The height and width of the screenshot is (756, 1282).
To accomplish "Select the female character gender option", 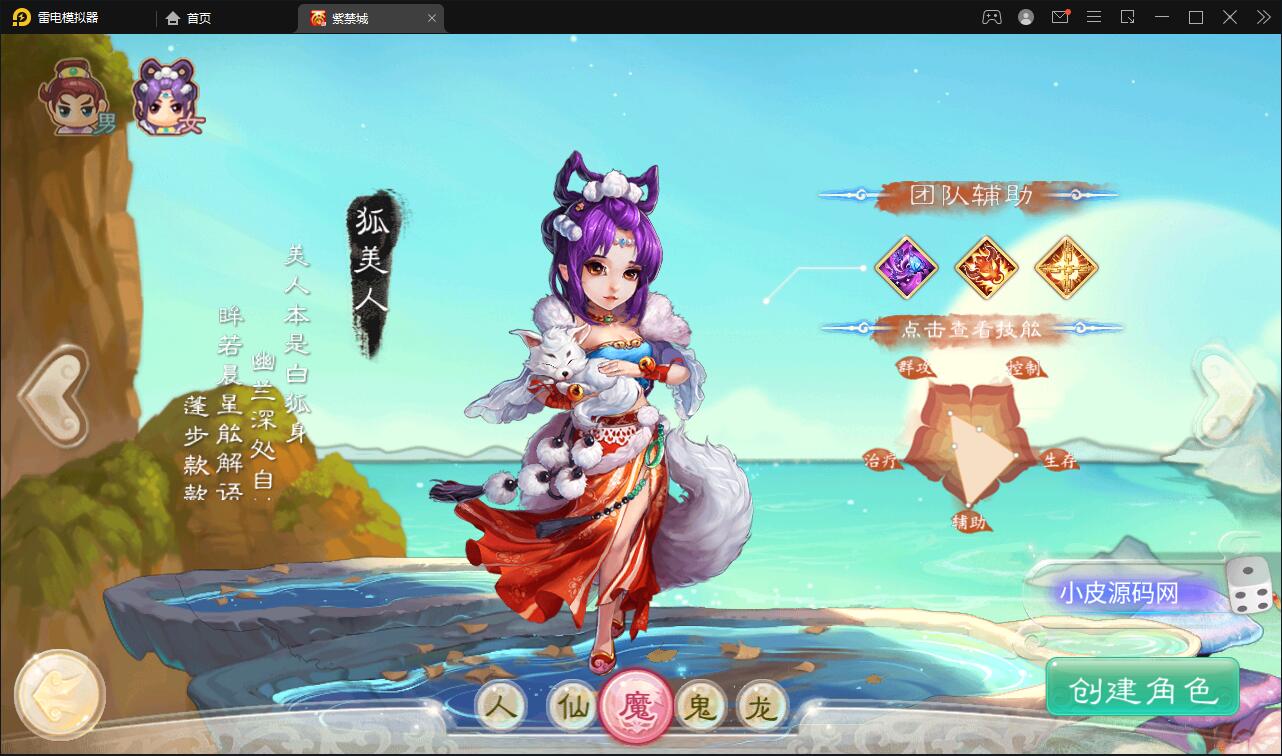I will click(x=165, y=95).
